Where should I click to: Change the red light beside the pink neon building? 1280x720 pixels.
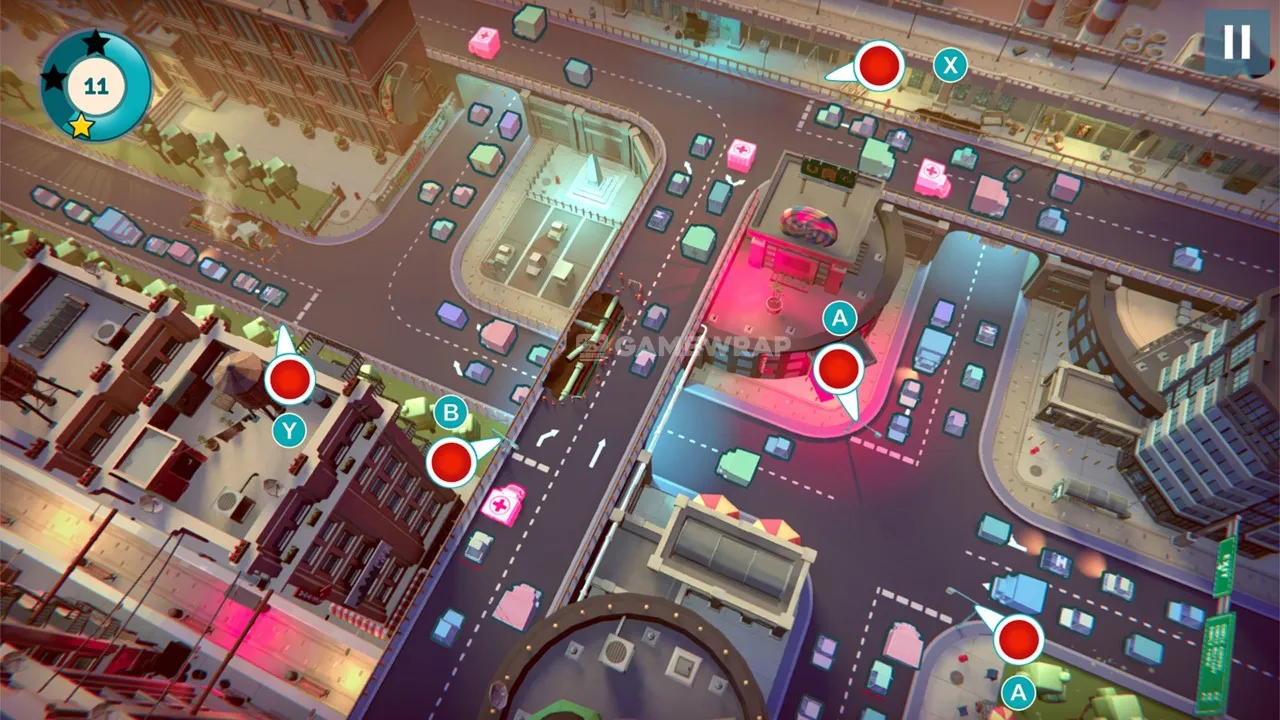coord(838,369)
